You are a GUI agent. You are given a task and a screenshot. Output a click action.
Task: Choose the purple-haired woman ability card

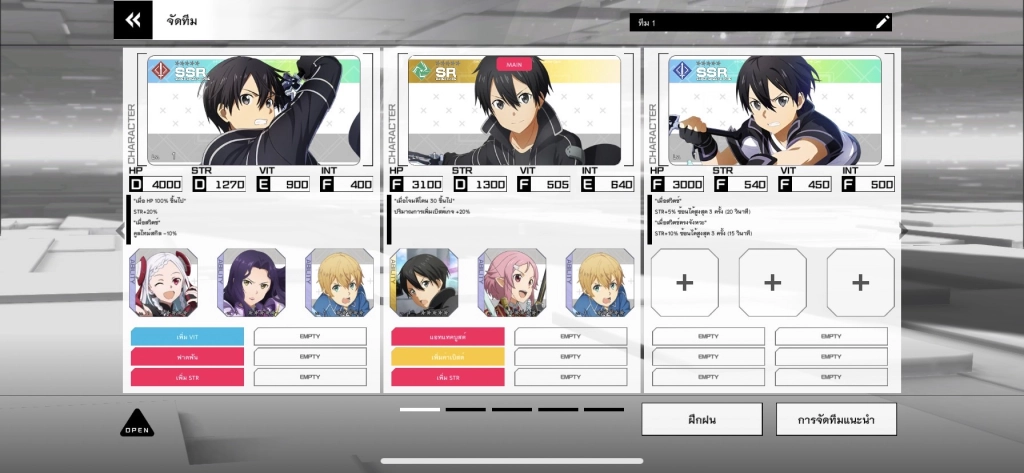point(251,283)
